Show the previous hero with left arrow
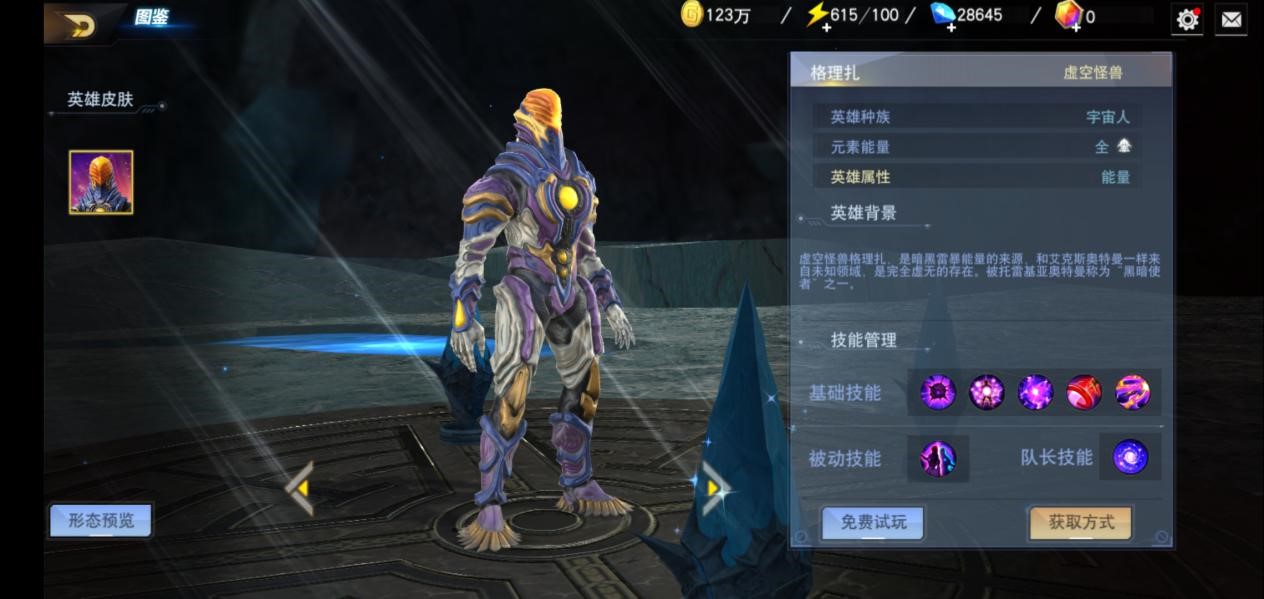 (x=300, y=488)
